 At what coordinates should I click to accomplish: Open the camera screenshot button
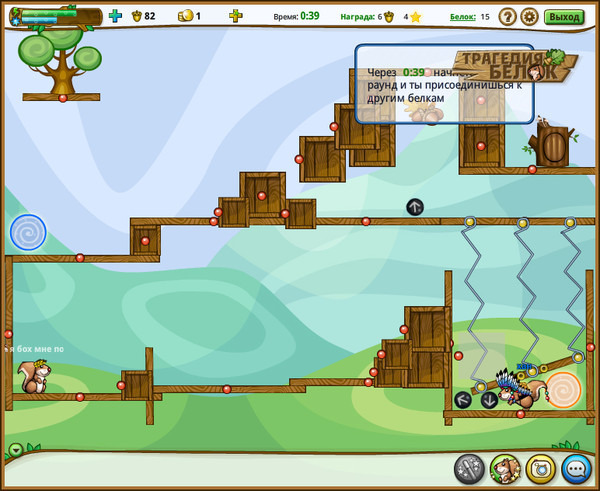tap(540, 468)
